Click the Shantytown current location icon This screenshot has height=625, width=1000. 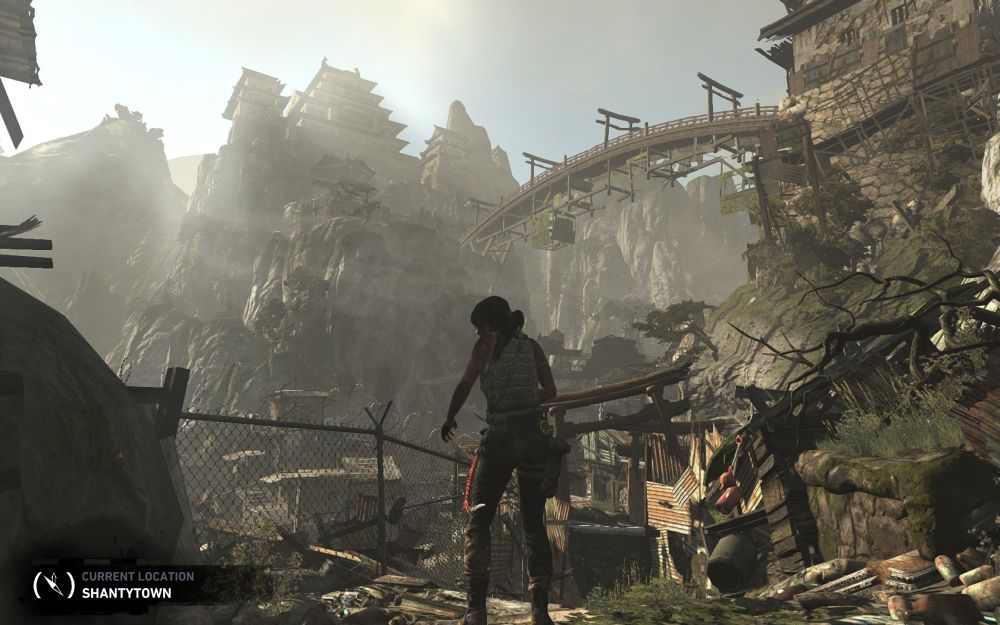click(x=54, y=585)
